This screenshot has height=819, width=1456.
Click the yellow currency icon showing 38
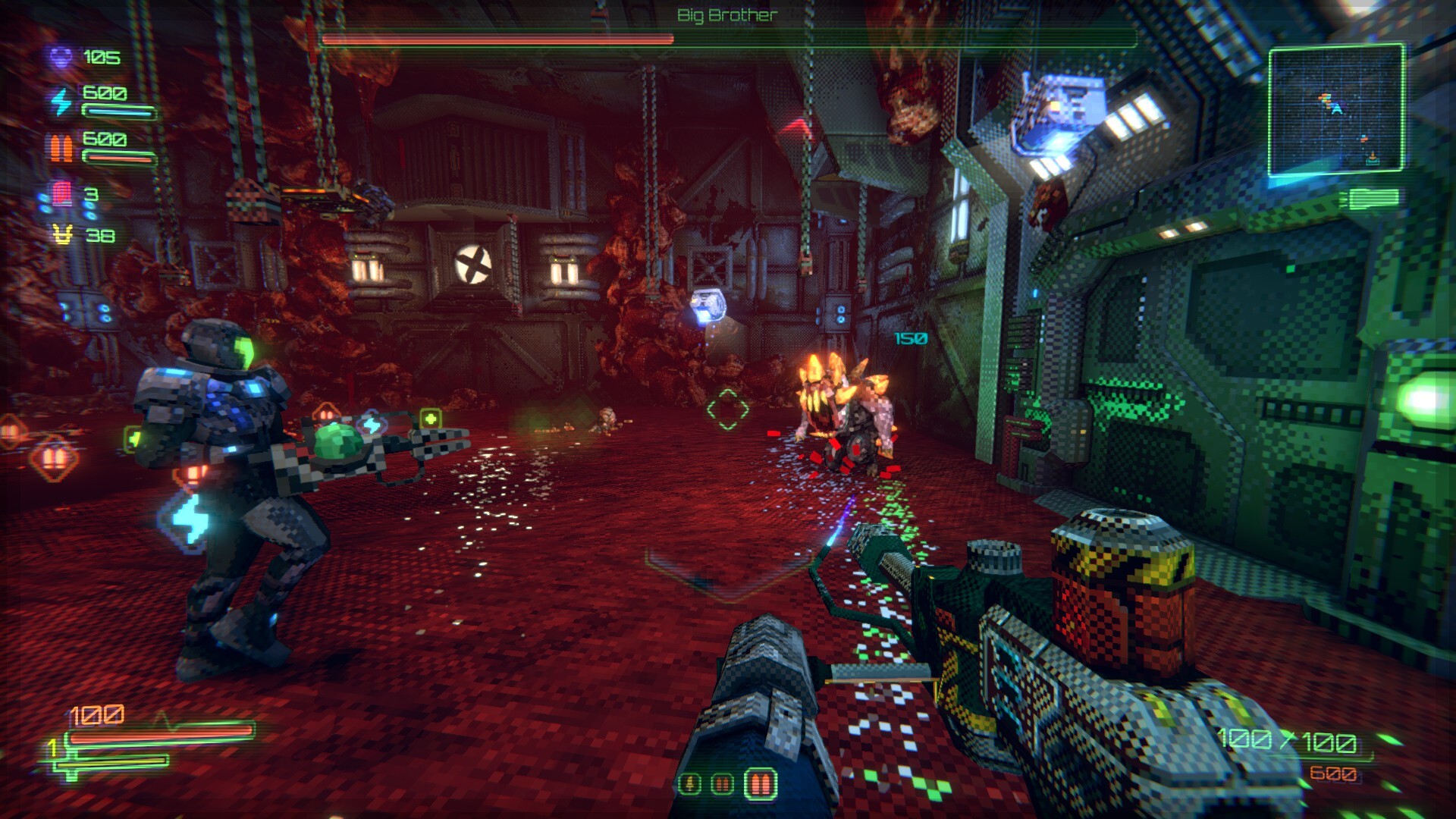[x=62, y=236]
